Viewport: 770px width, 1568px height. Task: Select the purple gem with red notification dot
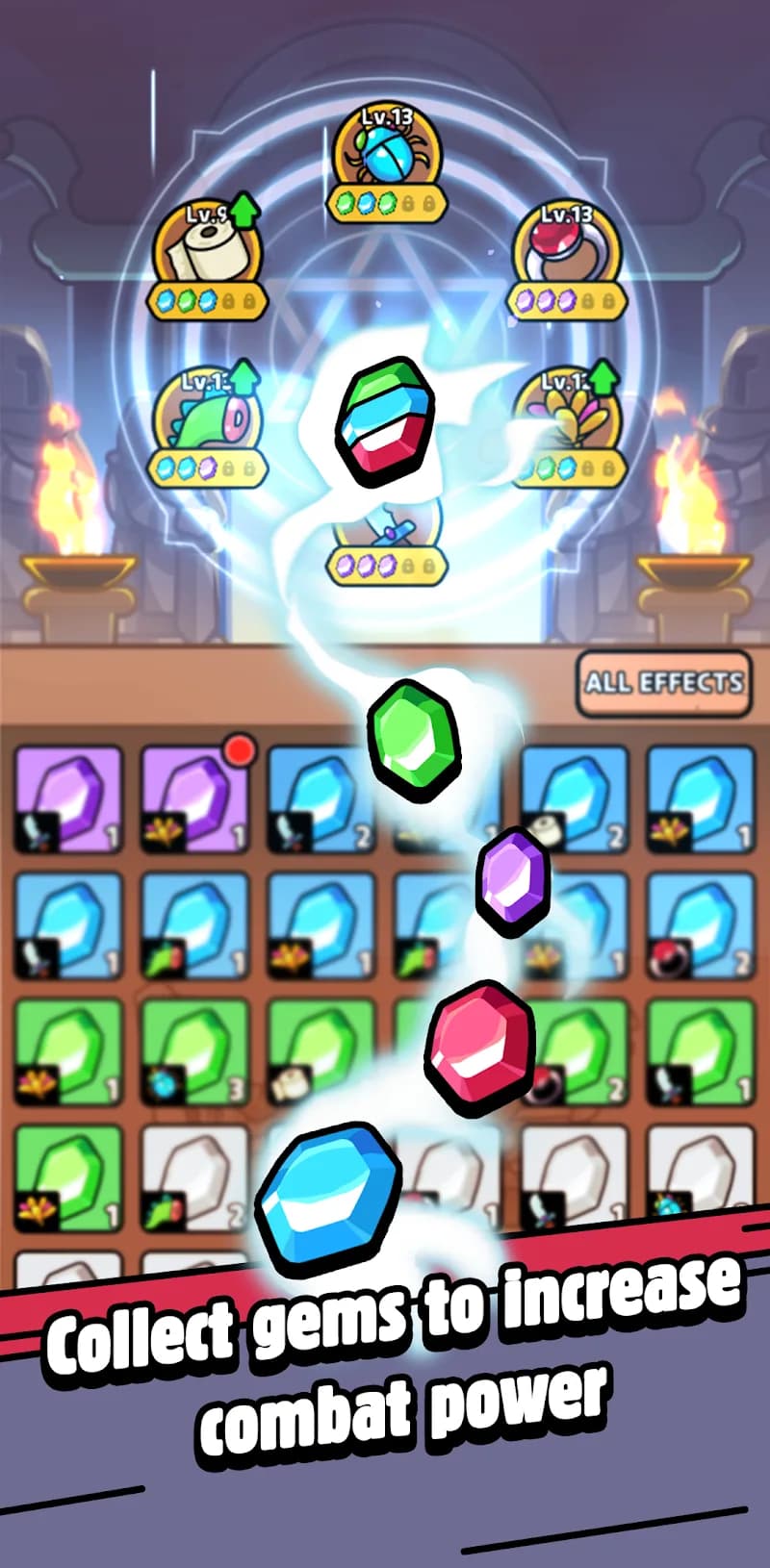tap(194, 798)
